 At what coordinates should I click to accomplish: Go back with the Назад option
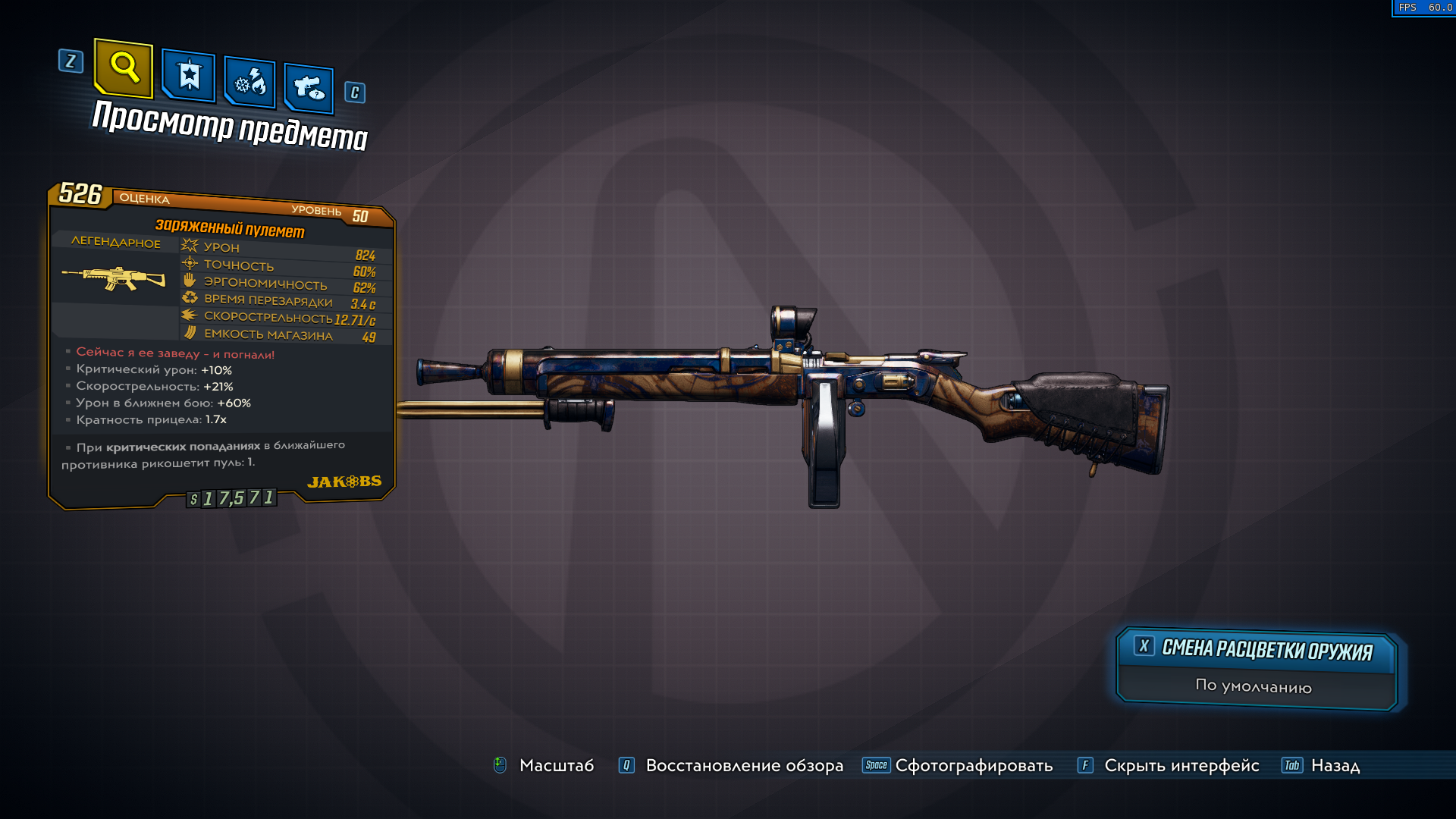click(x=1335, y=766)
